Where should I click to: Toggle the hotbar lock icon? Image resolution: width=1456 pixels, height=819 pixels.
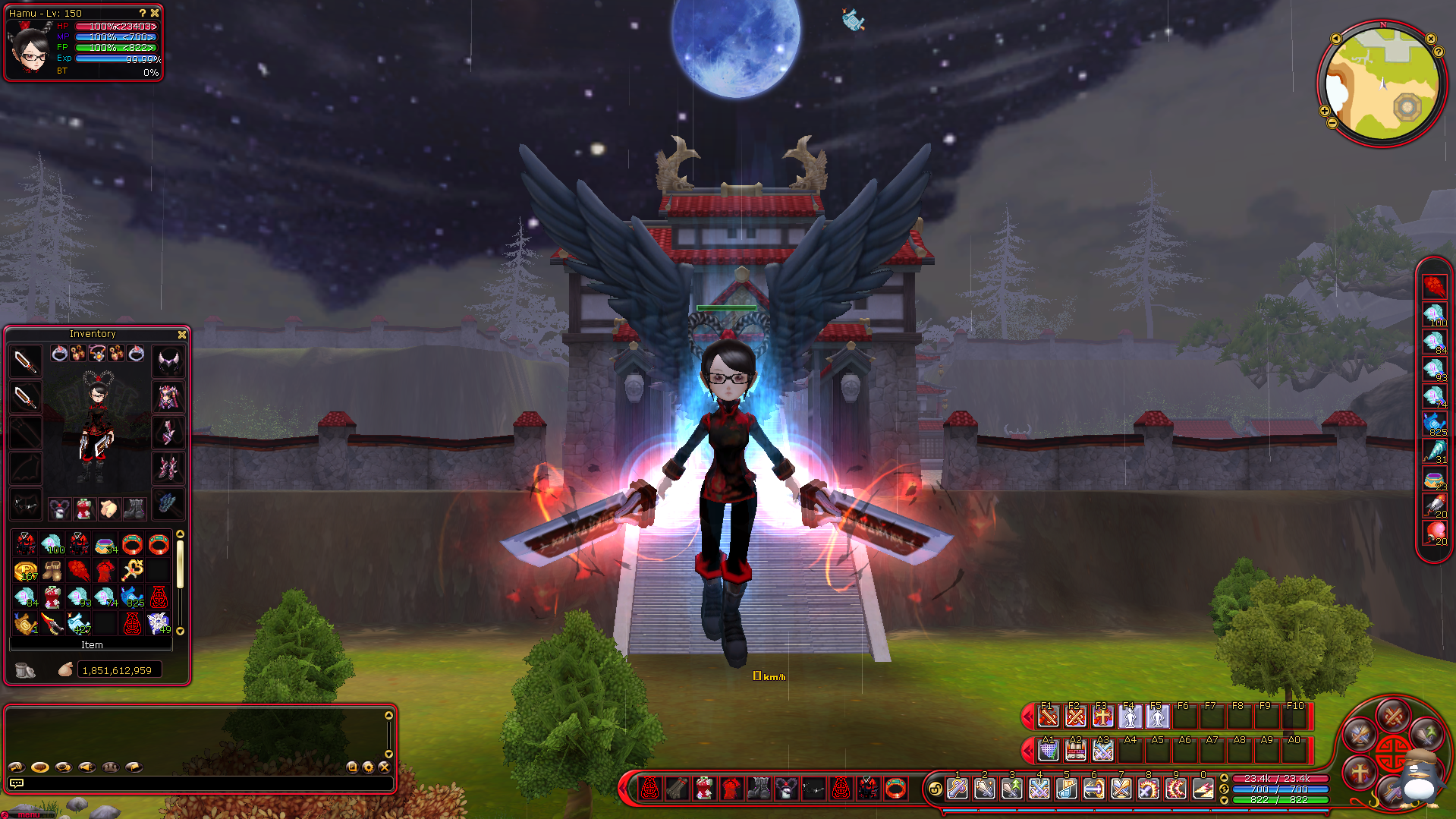pyautogui.click(x=936, y=789)
